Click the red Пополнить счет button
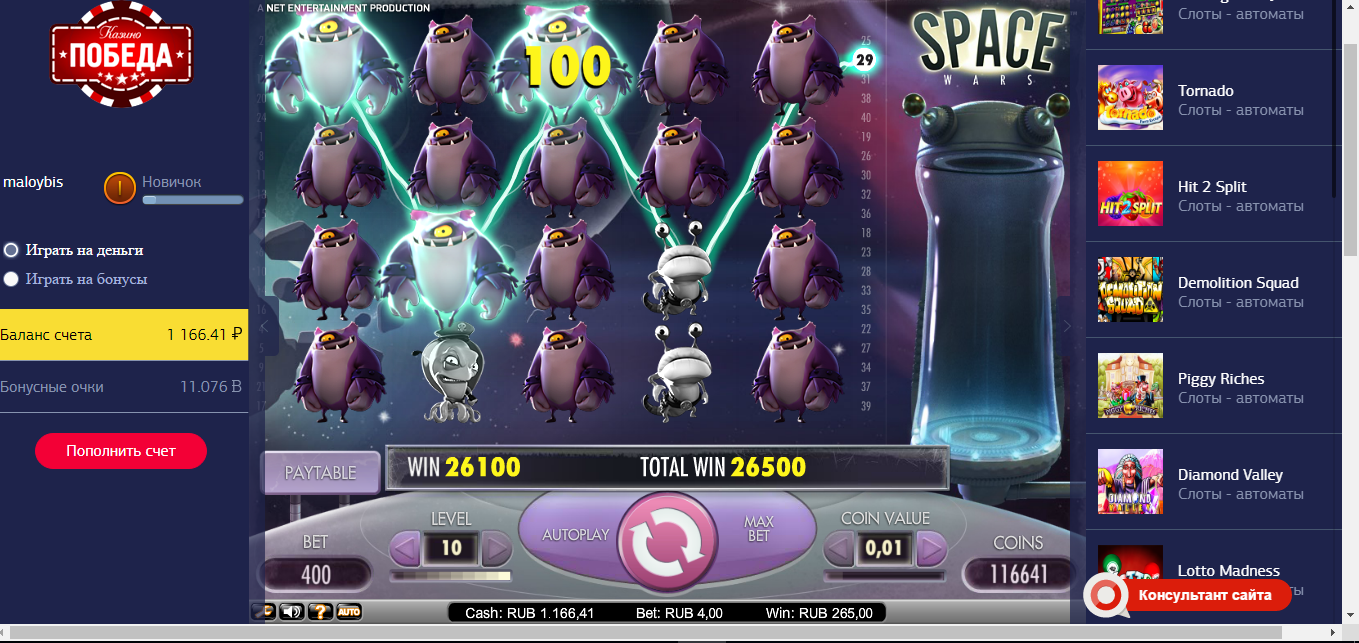This screenshot has width=1359, height=643. [121, 451]
